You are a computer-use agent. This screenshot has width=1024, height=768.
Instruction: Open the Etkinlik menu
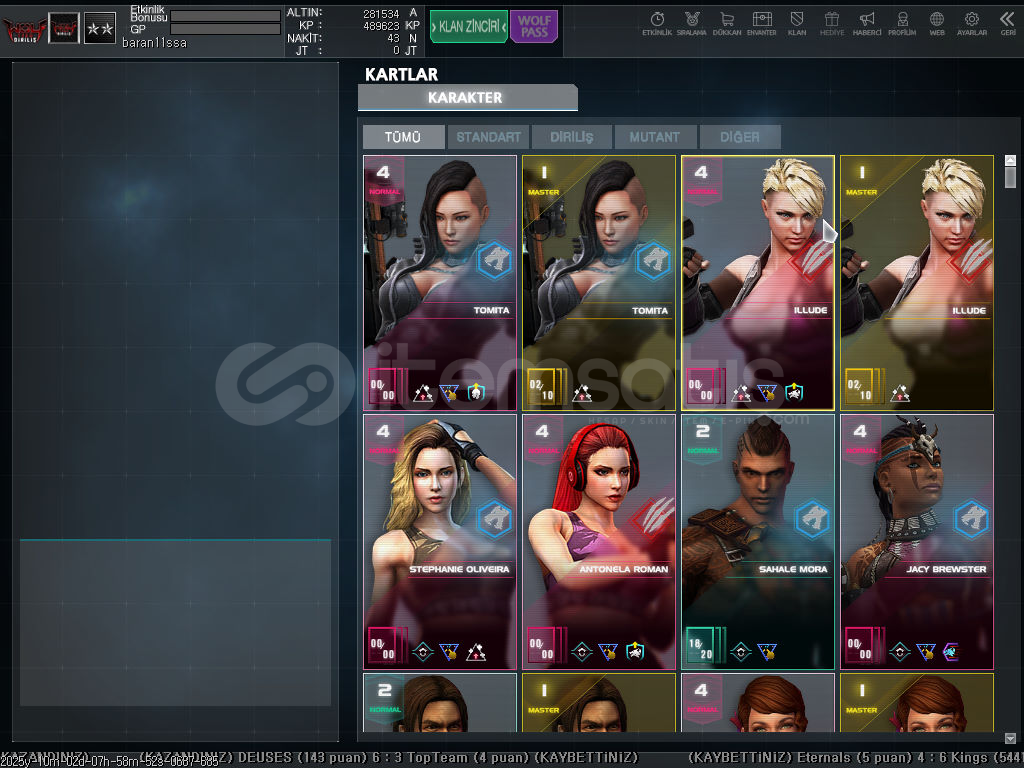point(657,23)
